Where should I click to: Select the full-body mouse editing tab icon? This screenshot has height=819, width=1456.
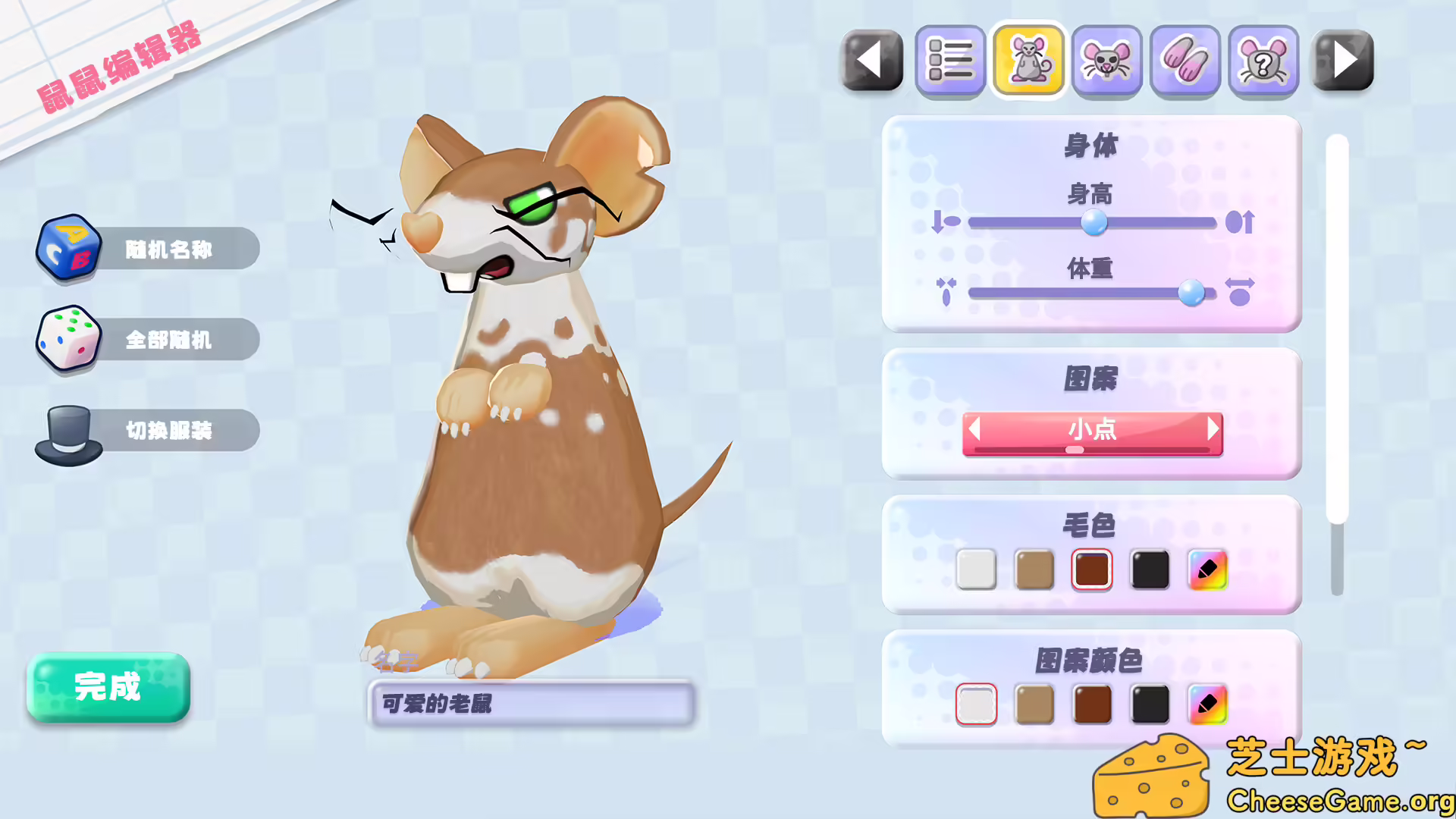tap(1028, 61)
